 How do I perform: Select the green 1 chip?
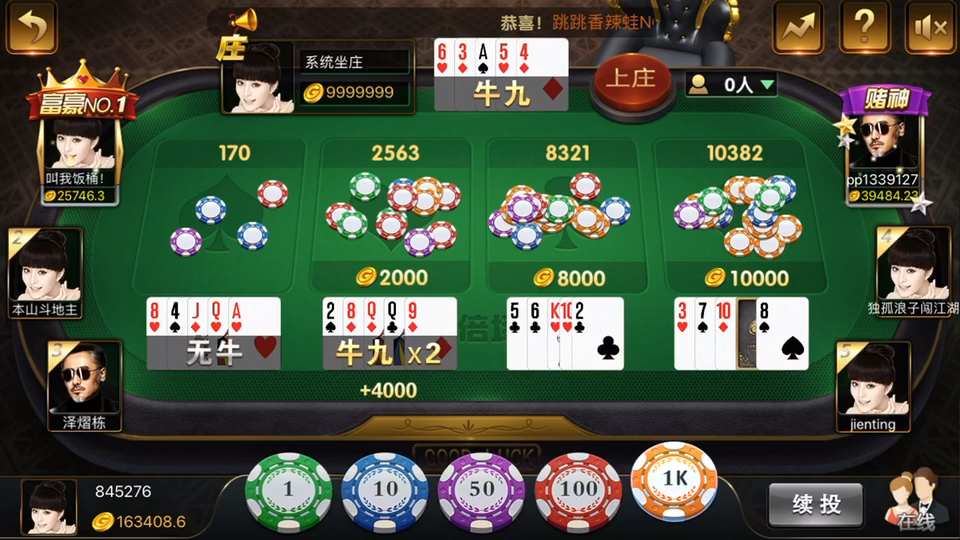click(288, 490)
